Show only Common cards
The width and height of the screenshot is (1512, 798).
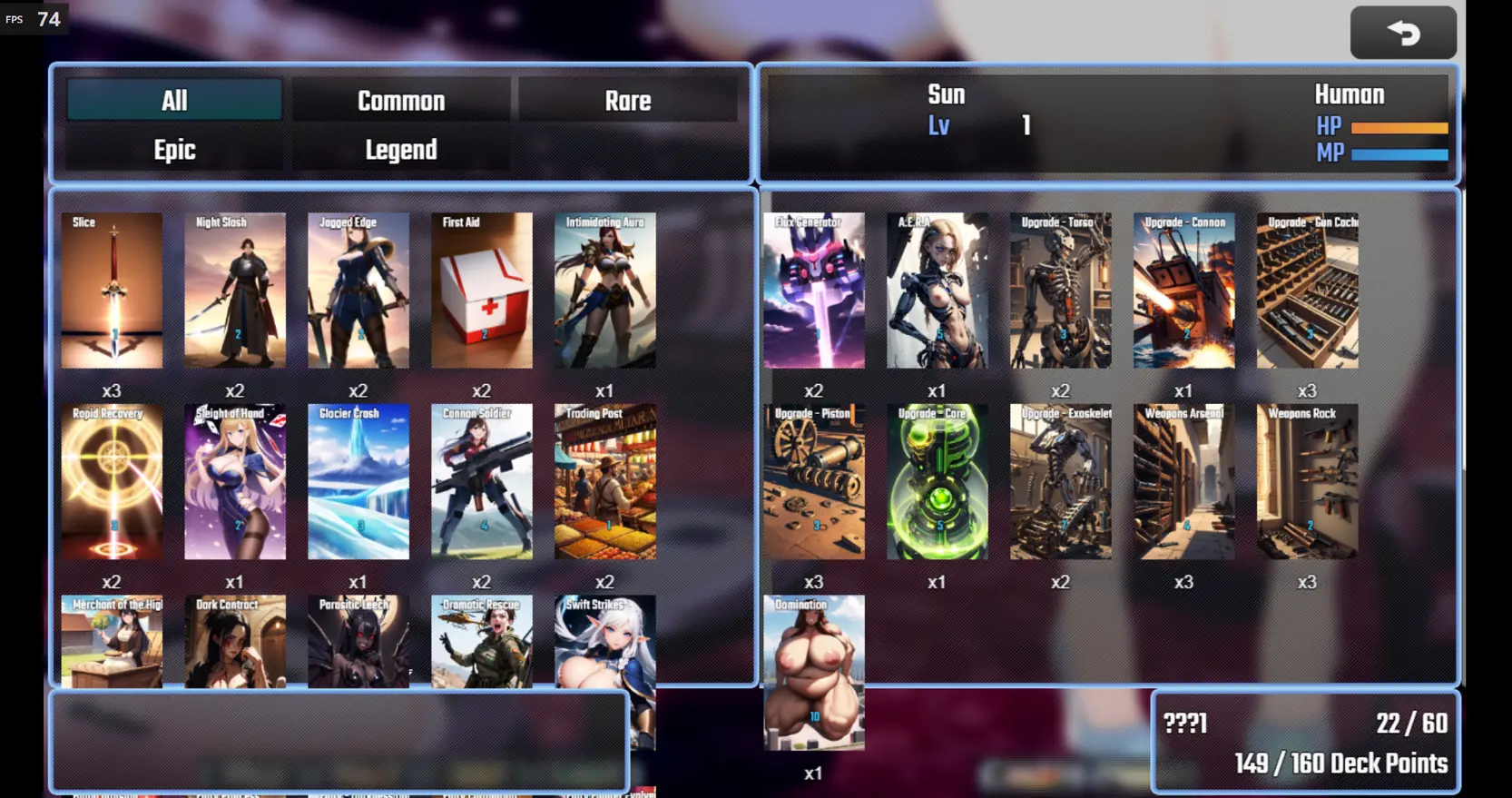point(400,101)
